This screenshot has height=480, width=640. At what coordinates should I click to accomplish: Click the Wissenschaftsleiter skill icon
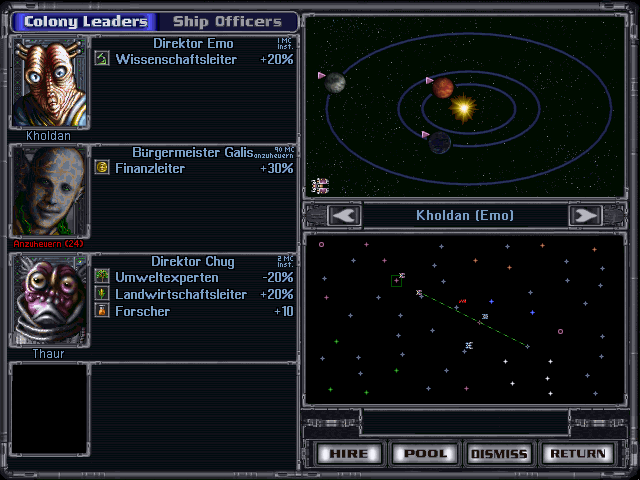[x=101, y=59]
